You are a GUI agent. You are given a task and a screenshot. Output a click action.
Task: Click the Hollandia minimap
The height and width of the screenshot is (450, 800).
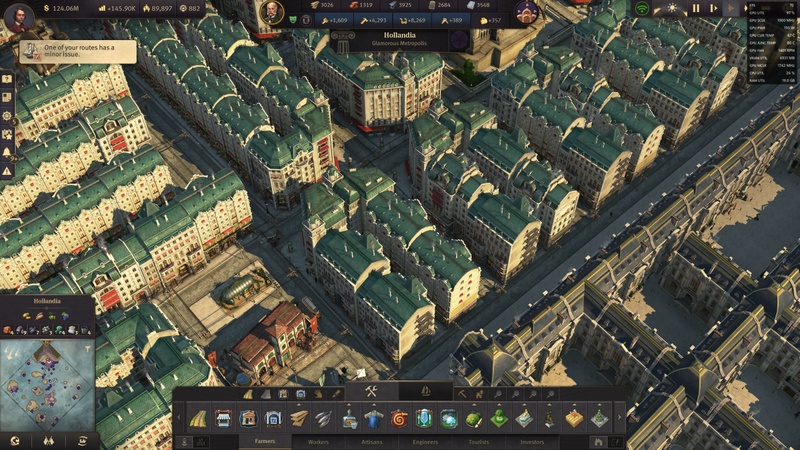[47, 386]
